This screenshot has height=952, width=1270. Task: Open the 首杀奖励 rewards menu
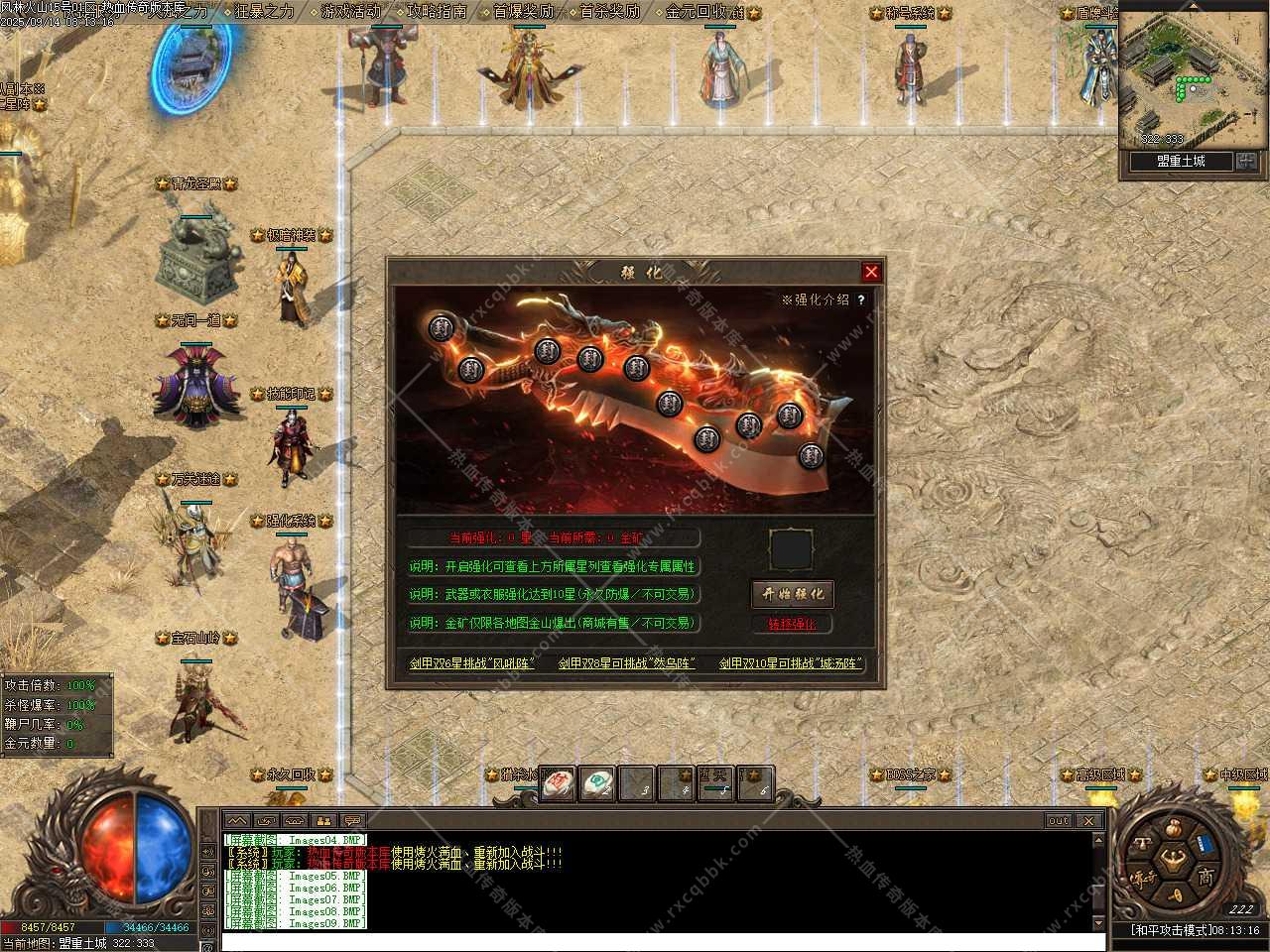(609, 12)
